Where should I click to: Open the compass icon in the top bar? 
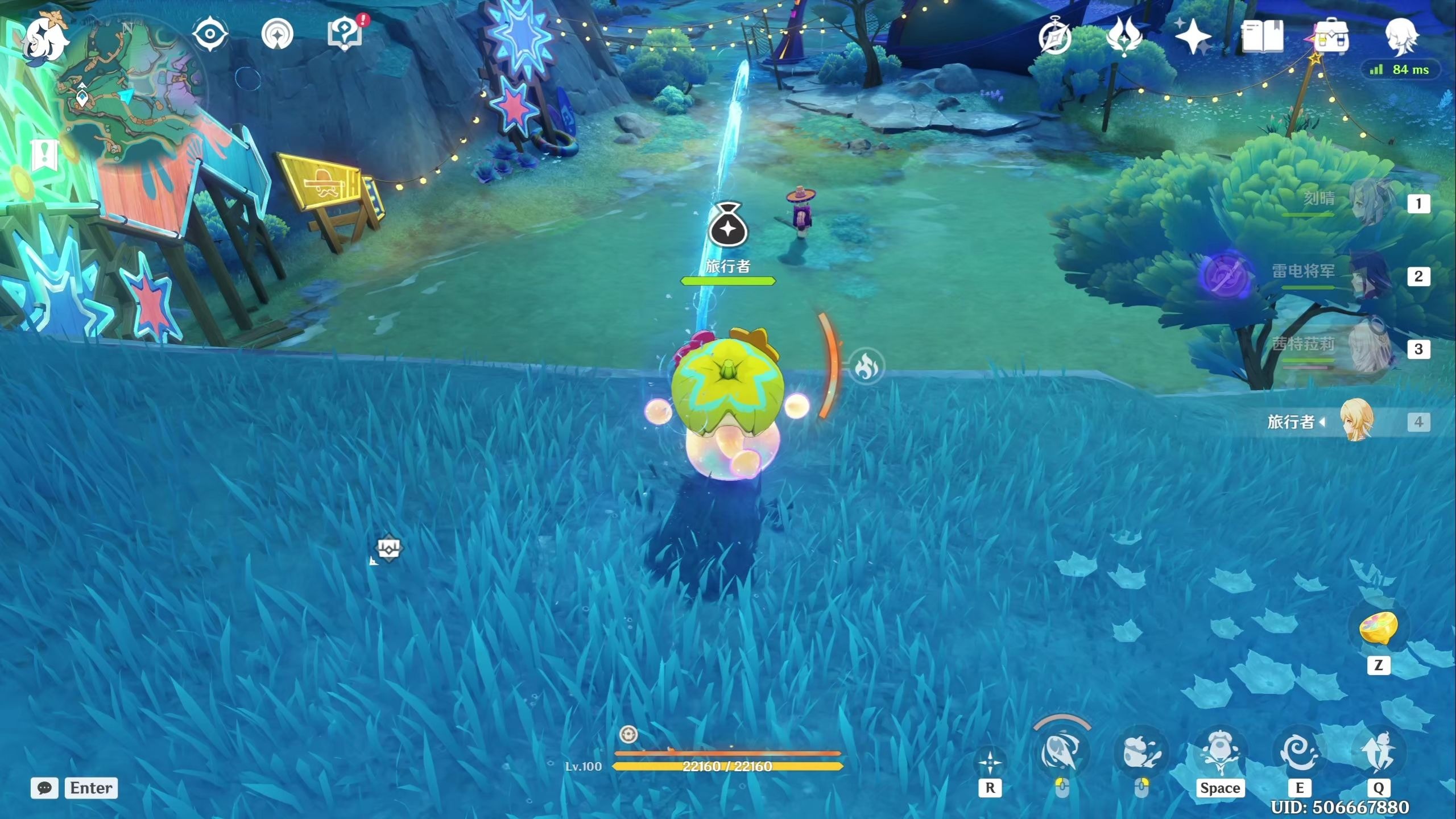tap(1055, 38)
